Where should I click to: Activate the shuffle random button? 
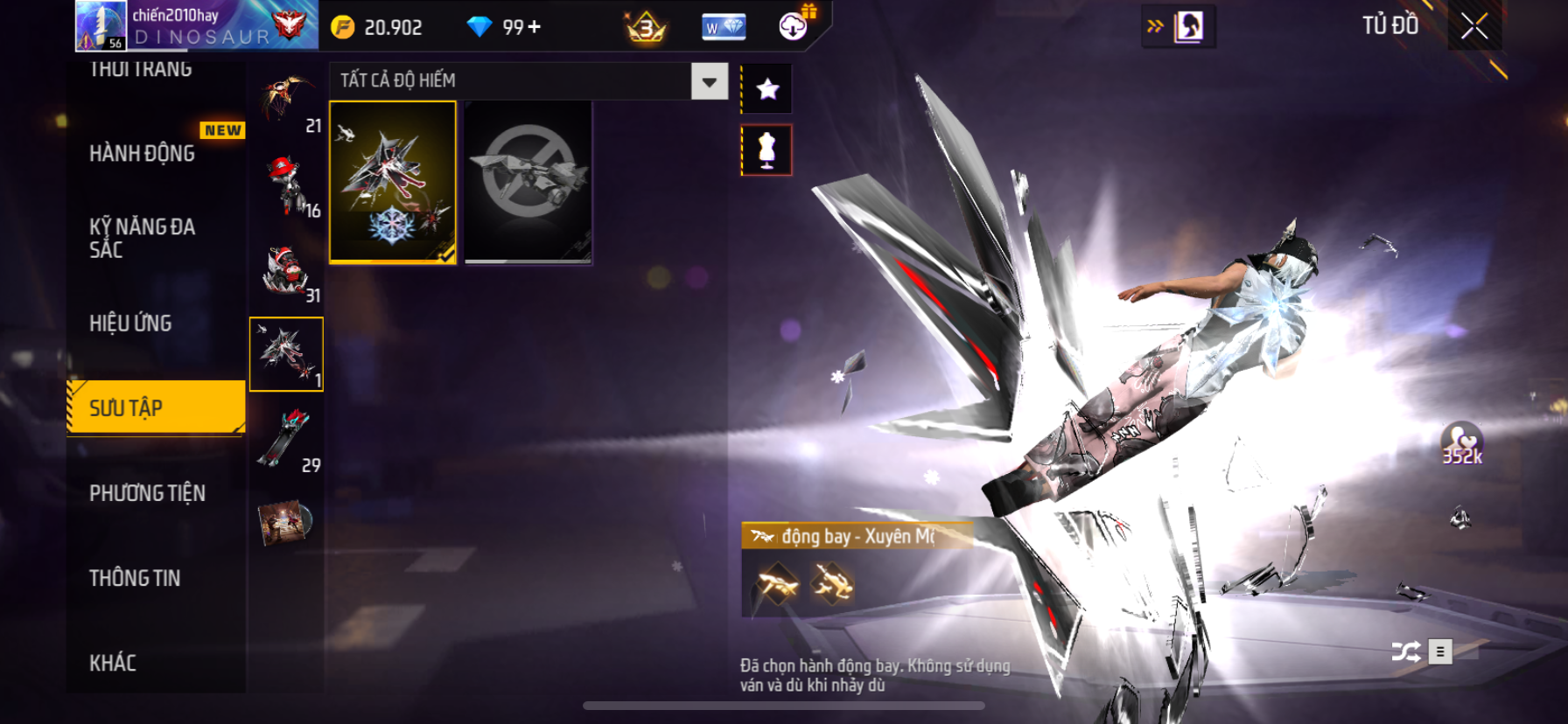pyautogui.click(x=1405, y=651)
